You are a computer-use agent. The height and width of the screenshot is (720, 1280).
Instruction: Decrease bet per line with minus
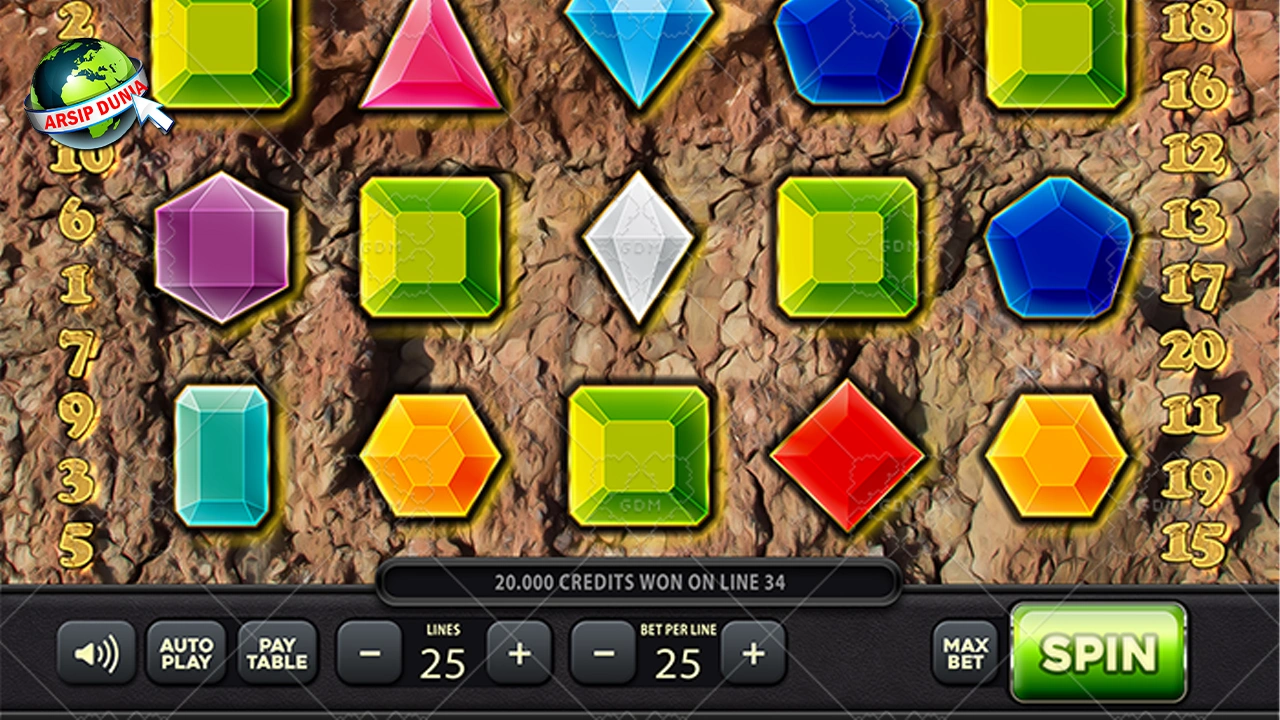(603, 653)
